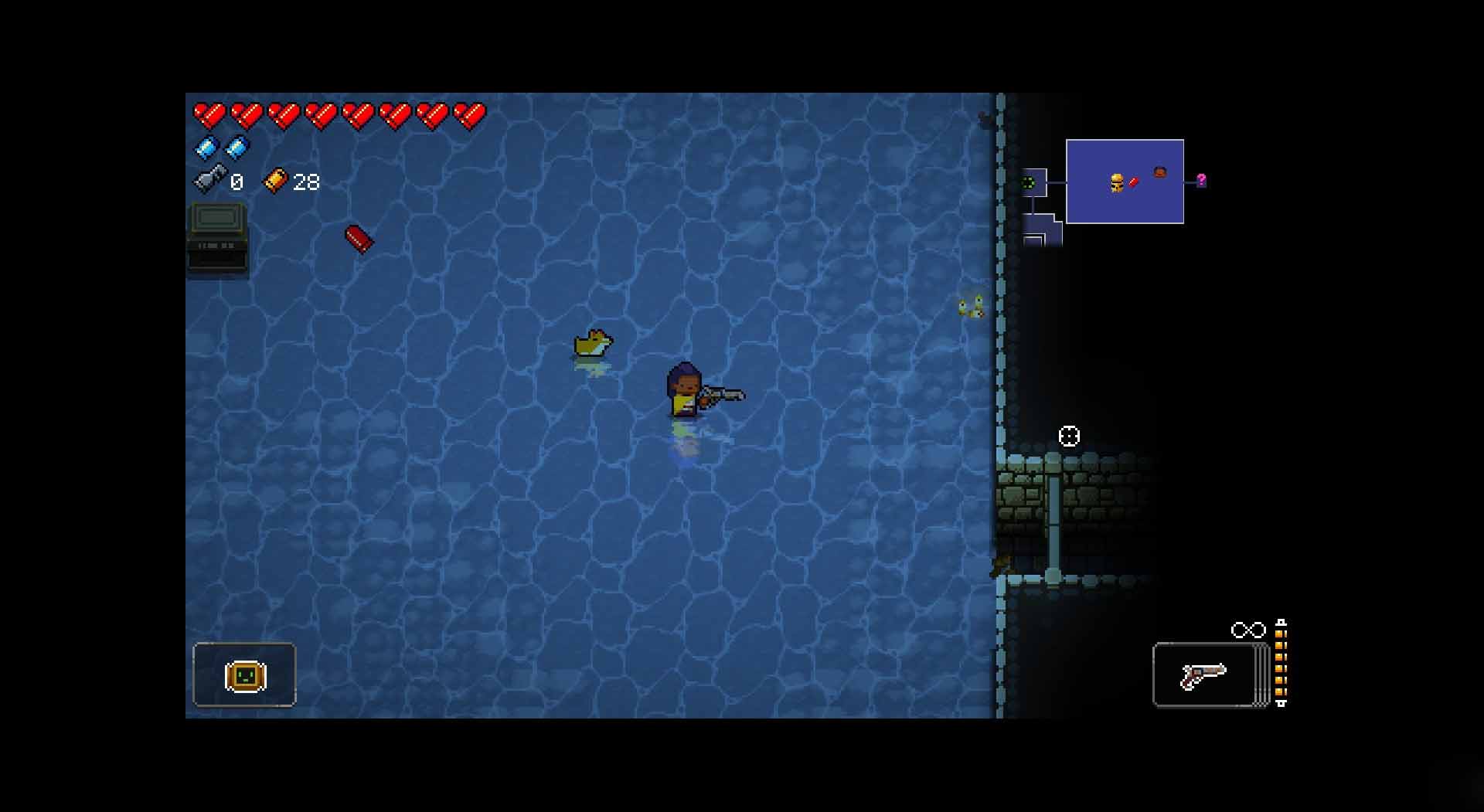Click the green marker room on the minimap
This screenshot has height=812, width=1484.
point(1029,183)
